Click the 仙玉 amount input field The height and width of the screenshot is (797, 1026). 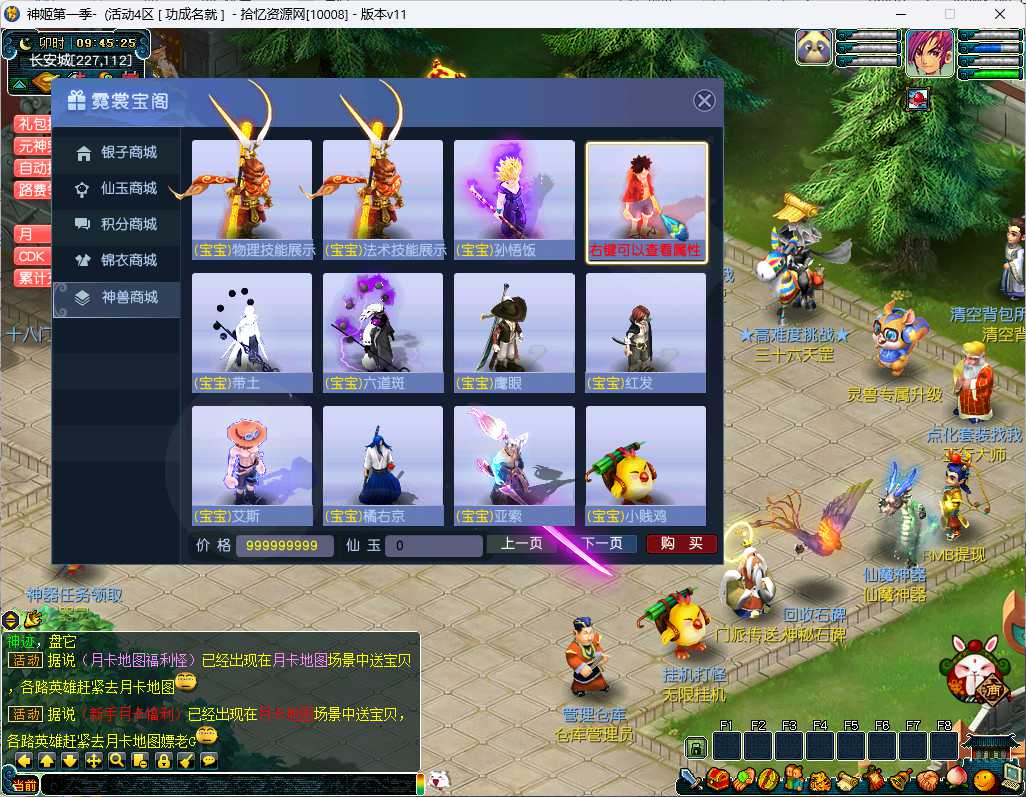click(x=434, y=546)
